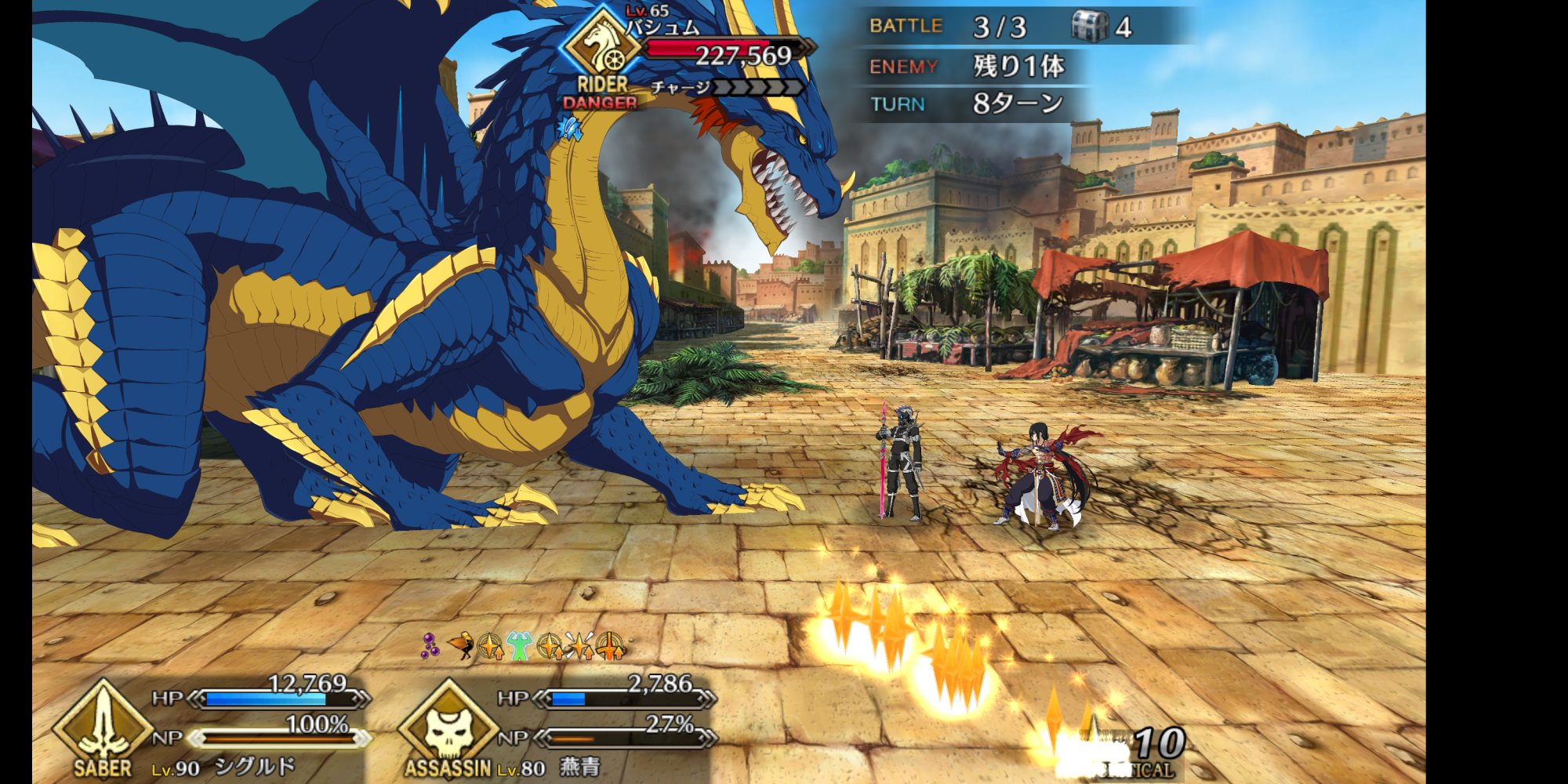Image resolution: width=1568 pixels, height=784 pixels.
Task: Tap Sigurd's Saber class emblem
Action: (x=103, y=725)
